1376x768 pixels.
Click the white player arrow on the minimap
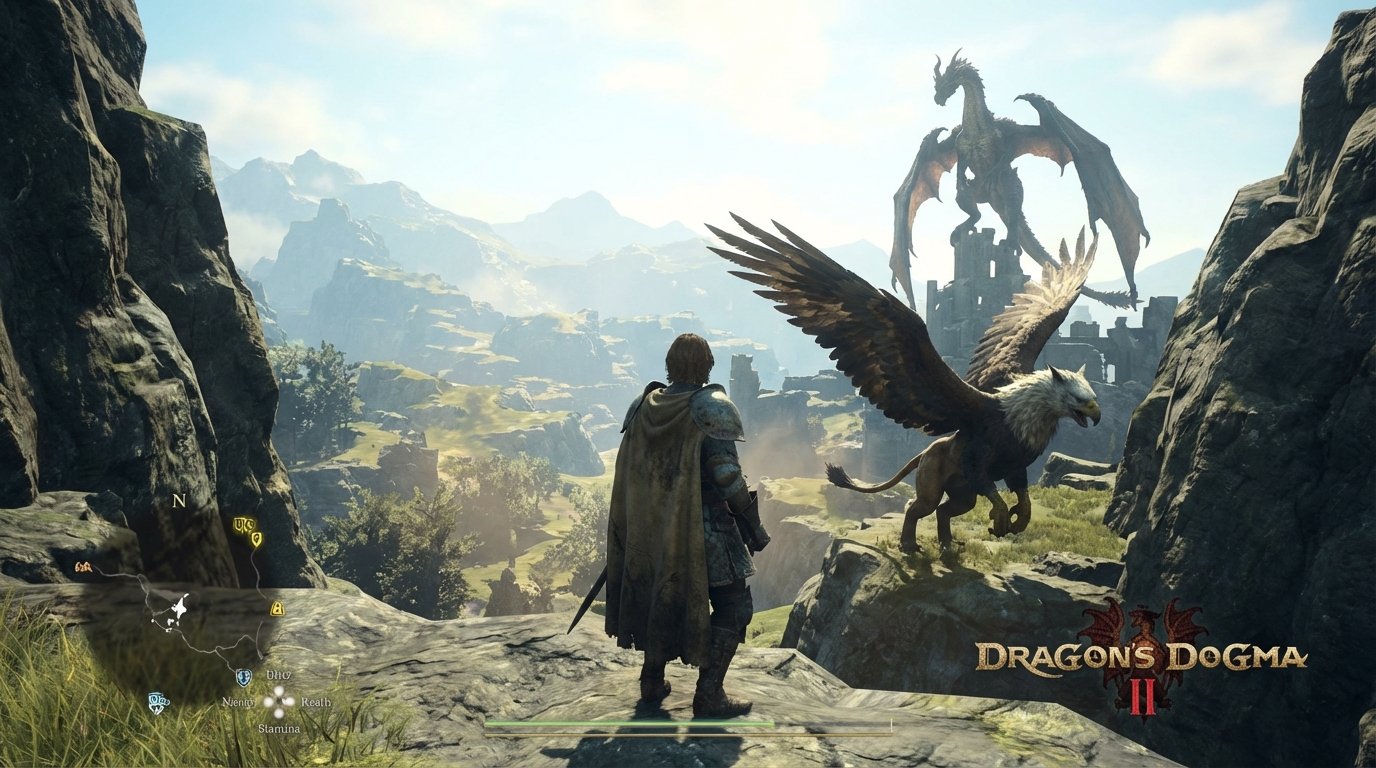click(x=180, y=606)
